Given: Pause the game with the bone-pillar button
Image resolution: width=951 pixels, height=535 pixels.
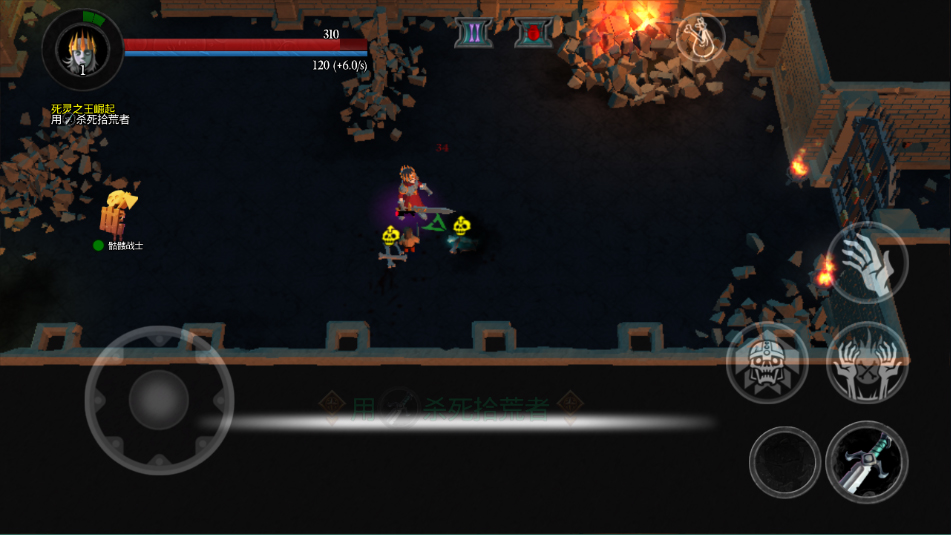Looking at the screenshot, I should pyautogui.click(x=473, y=33).
